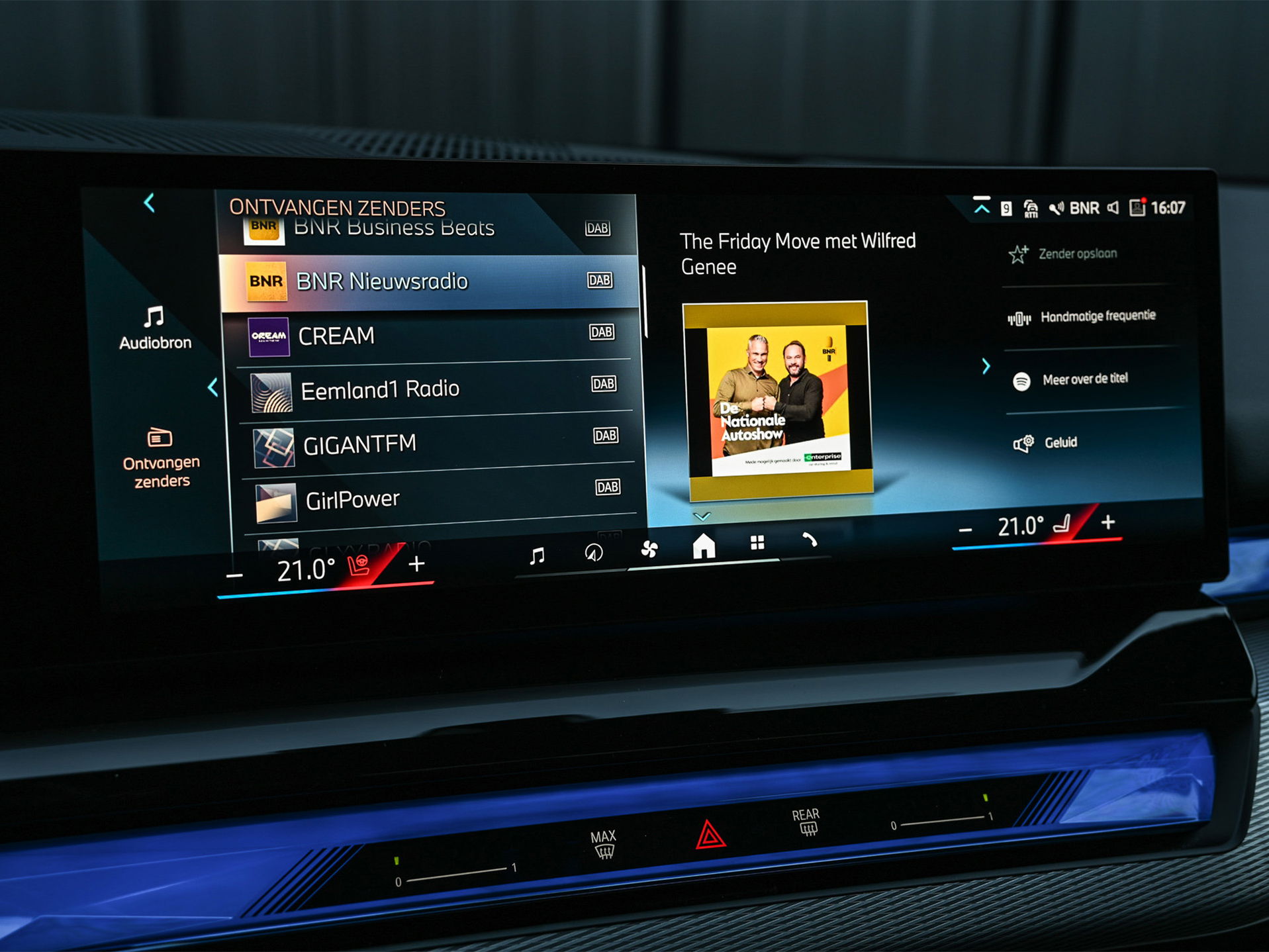The height and width of the screenshot is (952, 1269).
Task: Open the Audiobron source menu
Action: pyautogui.click(x=155, y=328)
